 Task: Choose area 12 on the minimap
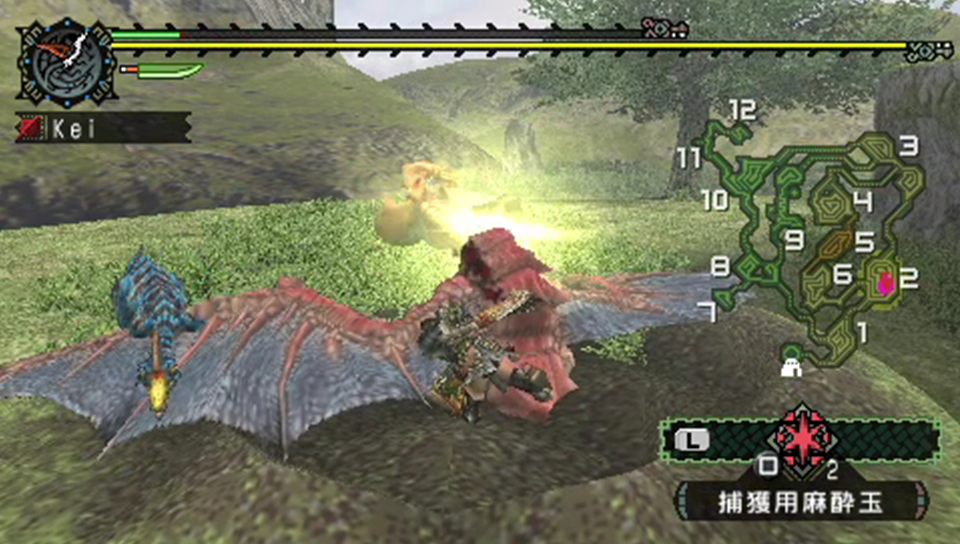click(741, 110)
